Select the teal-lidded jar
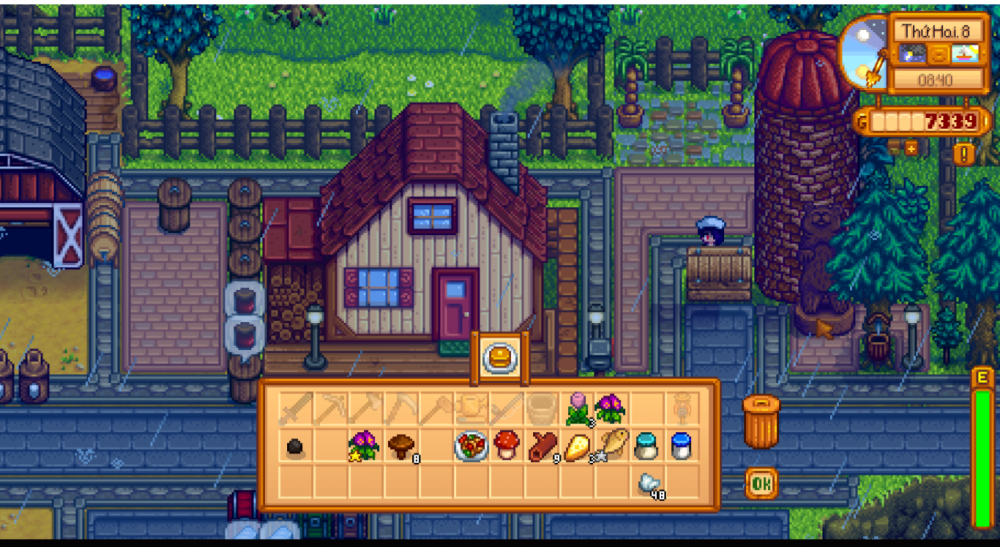Image resolution: width=1000 pixels, height=547 pixels. pyautogui.click(x=647, y=444)
